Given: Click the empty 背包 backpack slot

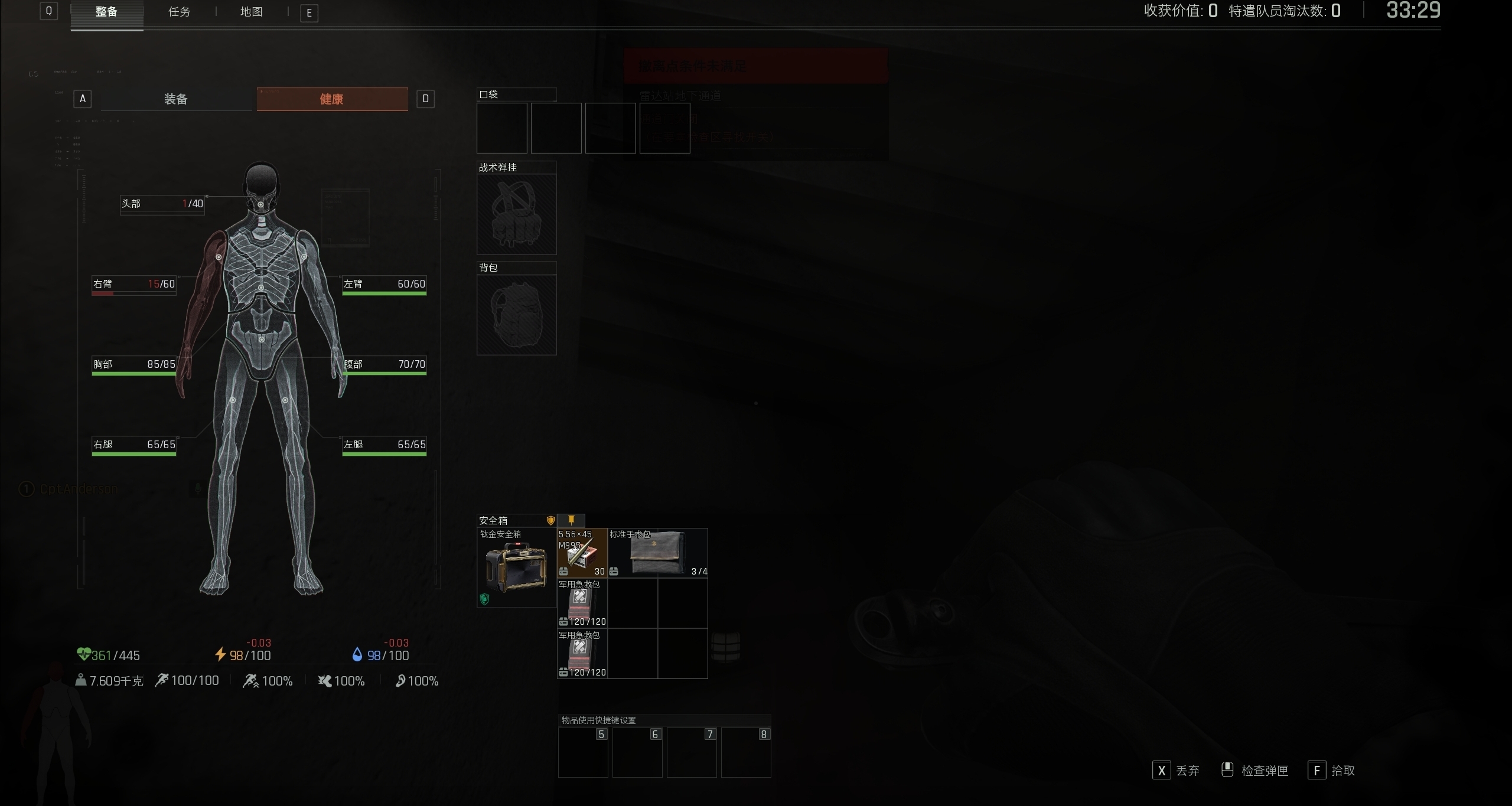Looking at the screenshot, I should (516, 314).
